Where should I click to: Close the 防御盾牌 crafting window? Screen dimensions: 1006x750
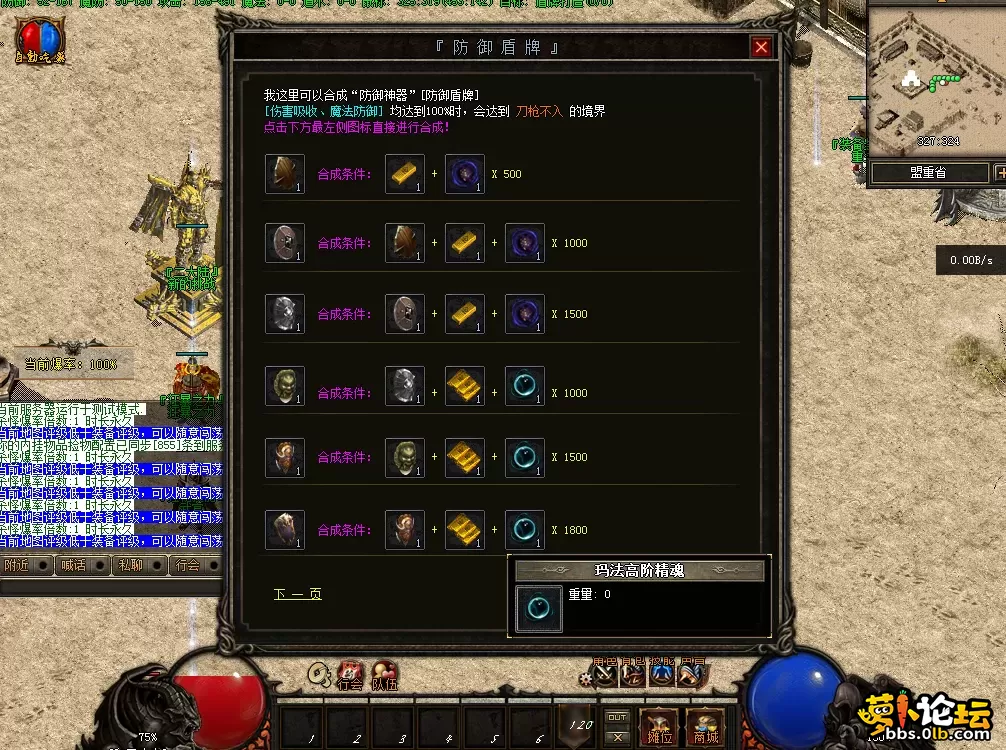pyautogui.click(x=762, y=47)
